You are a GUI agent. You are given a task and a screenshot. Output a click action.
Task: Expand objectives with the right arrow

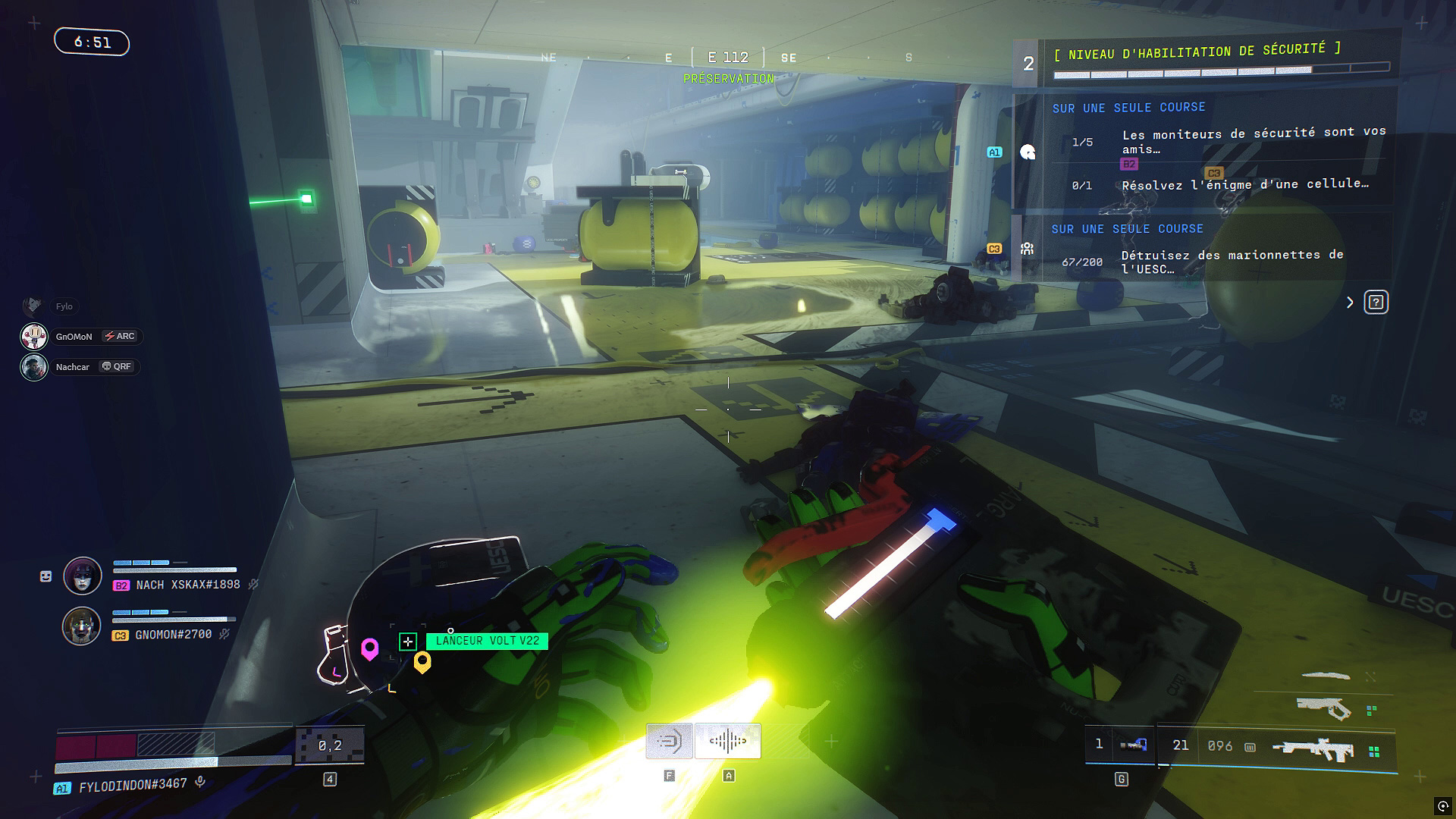pos(1350,303)
